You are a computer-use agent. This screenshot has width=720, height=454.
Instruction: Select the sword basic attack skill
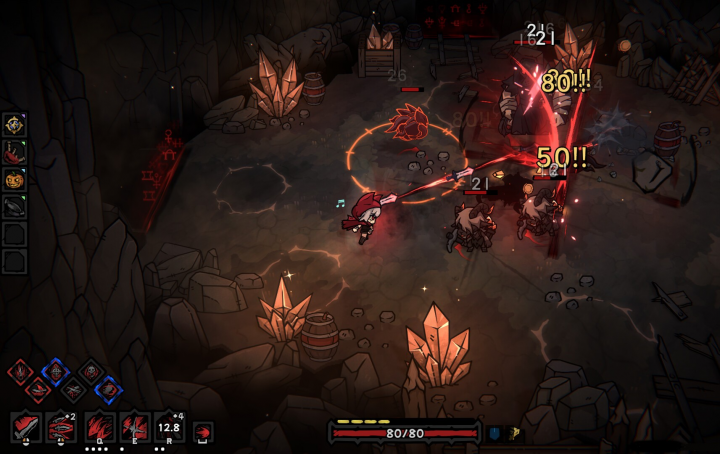[x=25, y=428]
